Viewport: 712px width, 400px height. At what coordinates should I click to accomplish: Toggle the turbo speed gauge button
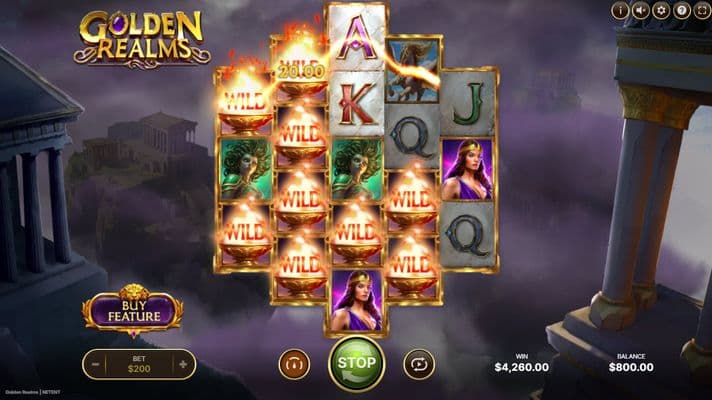point(294,364)
